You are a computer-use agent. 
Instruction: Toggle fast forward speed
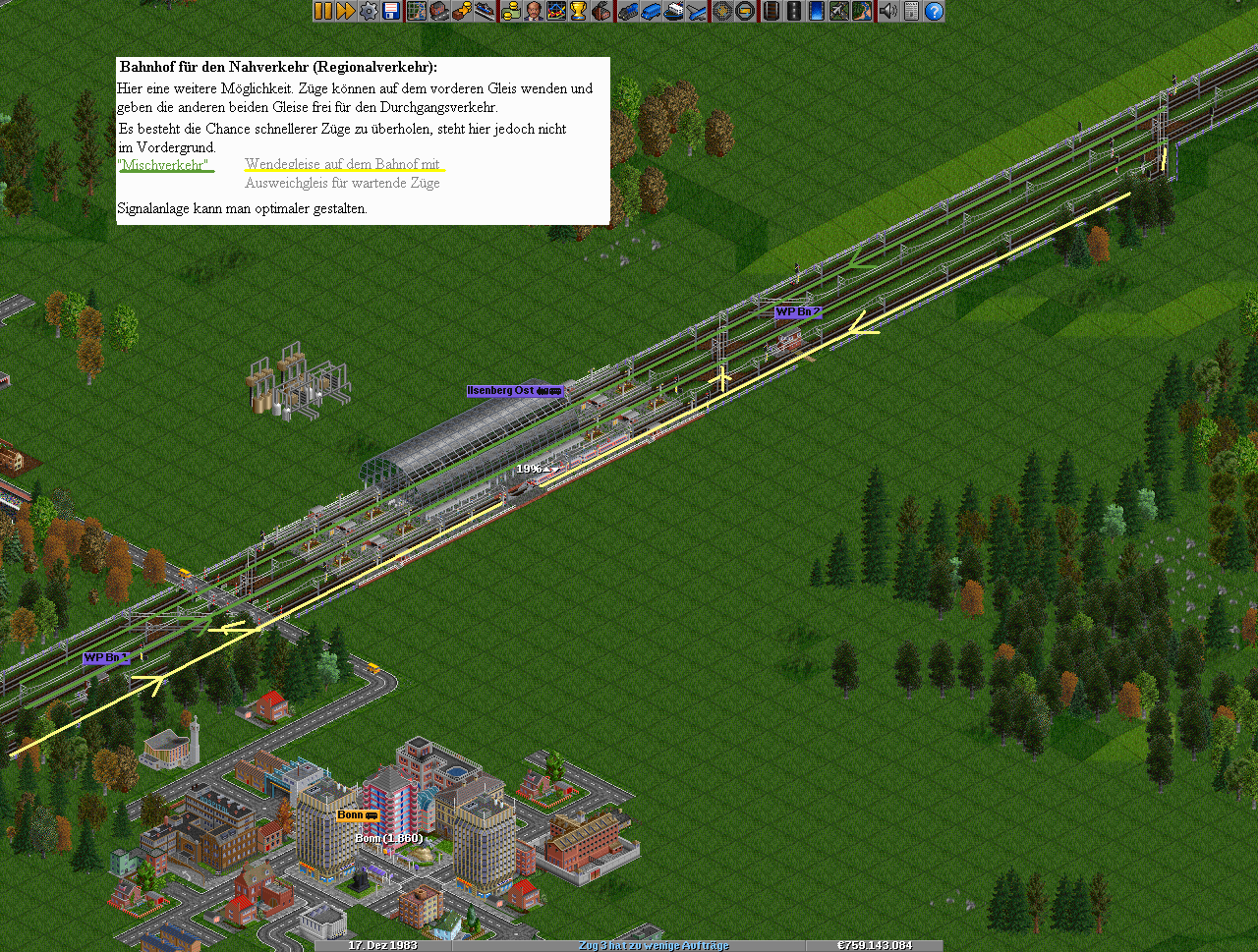coord(346,11)
